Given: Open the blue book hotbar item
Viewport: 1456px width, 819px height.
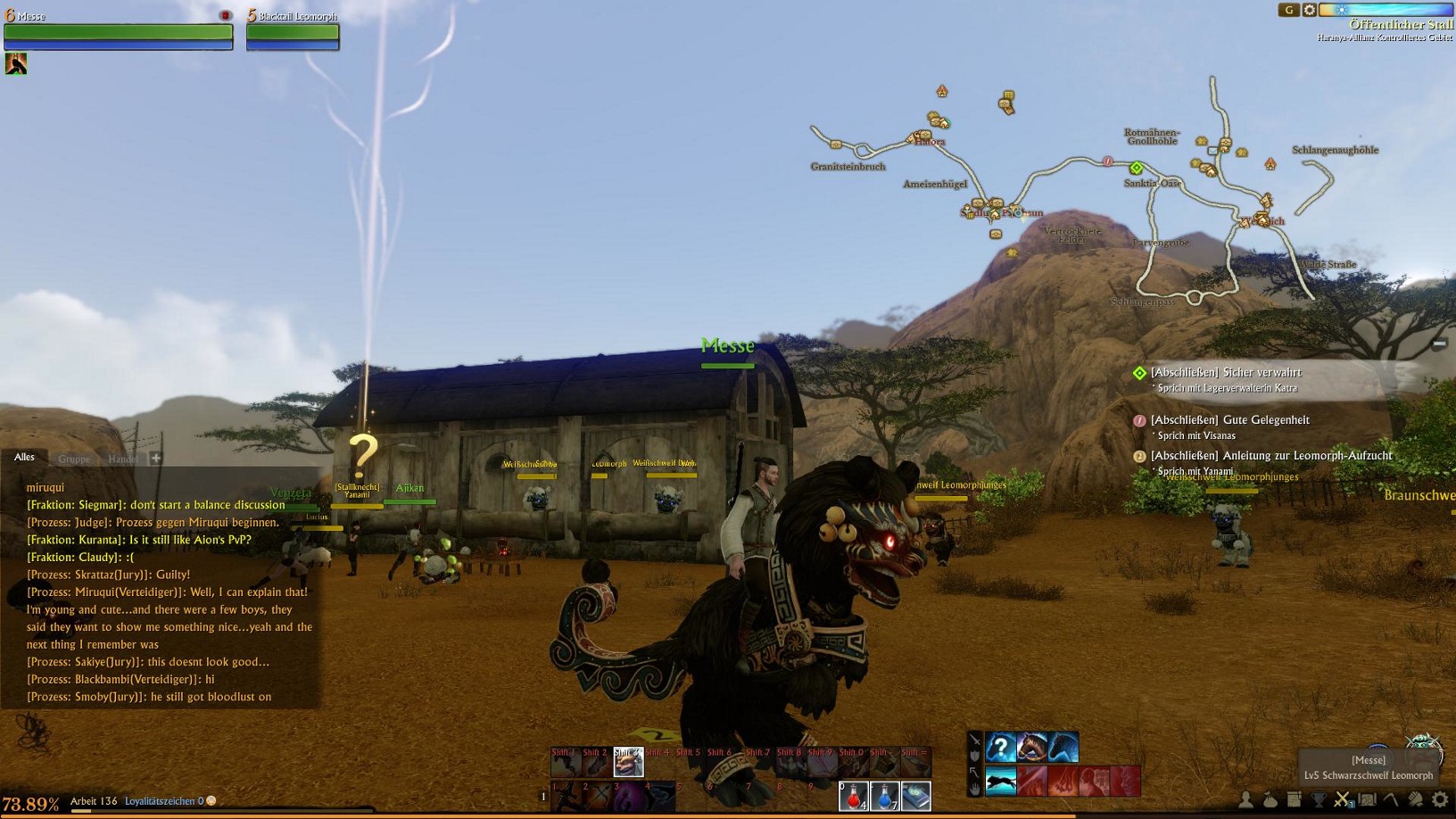Looking at the screenshot, I should (915, 796).
